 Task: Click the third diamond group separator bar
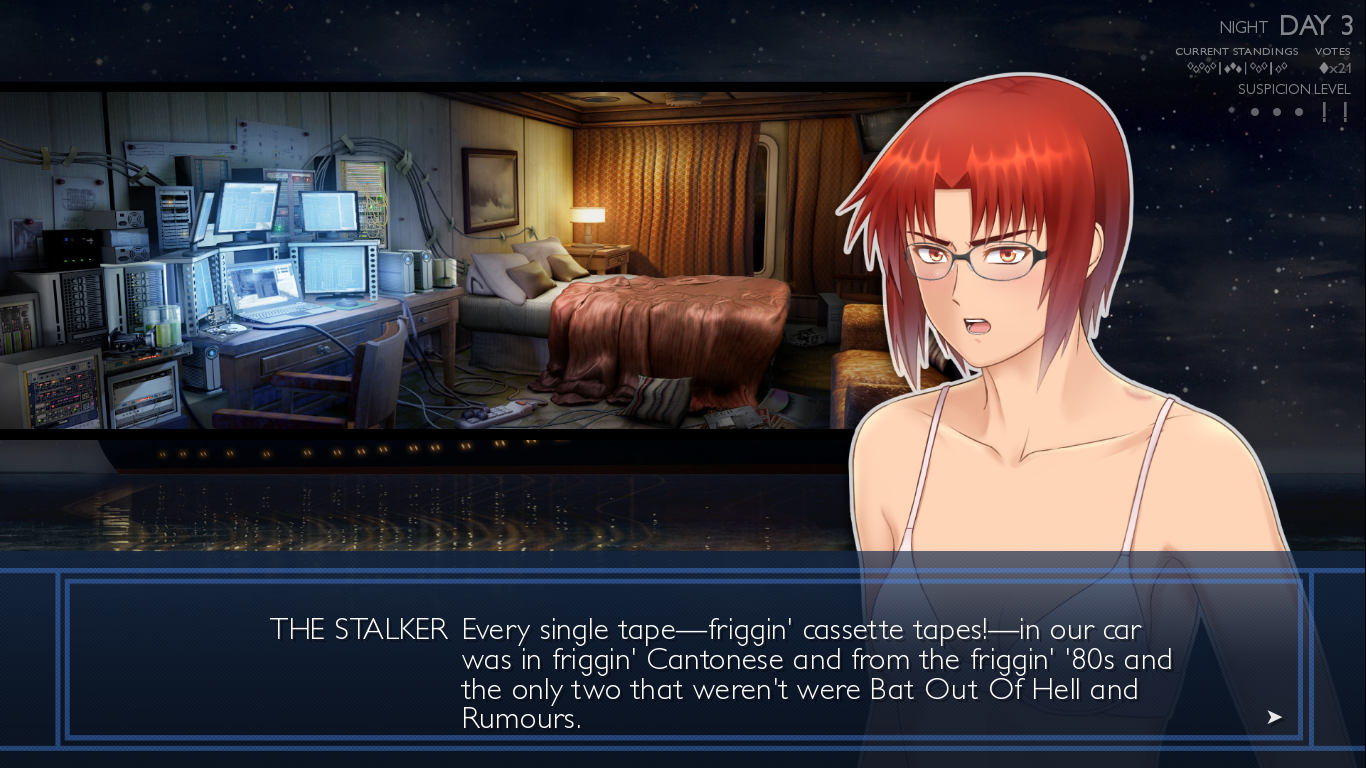(1271, 68)
